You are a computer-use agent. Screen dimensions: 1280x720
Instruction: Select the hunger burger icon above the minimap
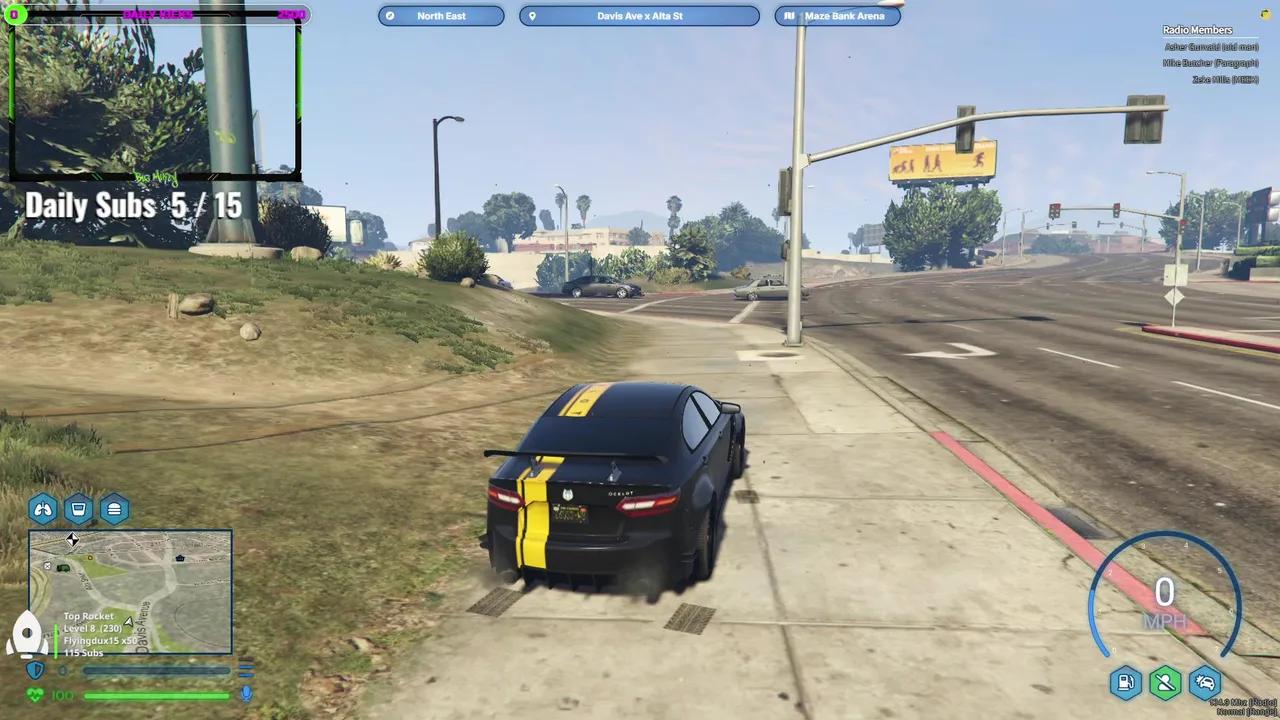(x=114, y=509)
